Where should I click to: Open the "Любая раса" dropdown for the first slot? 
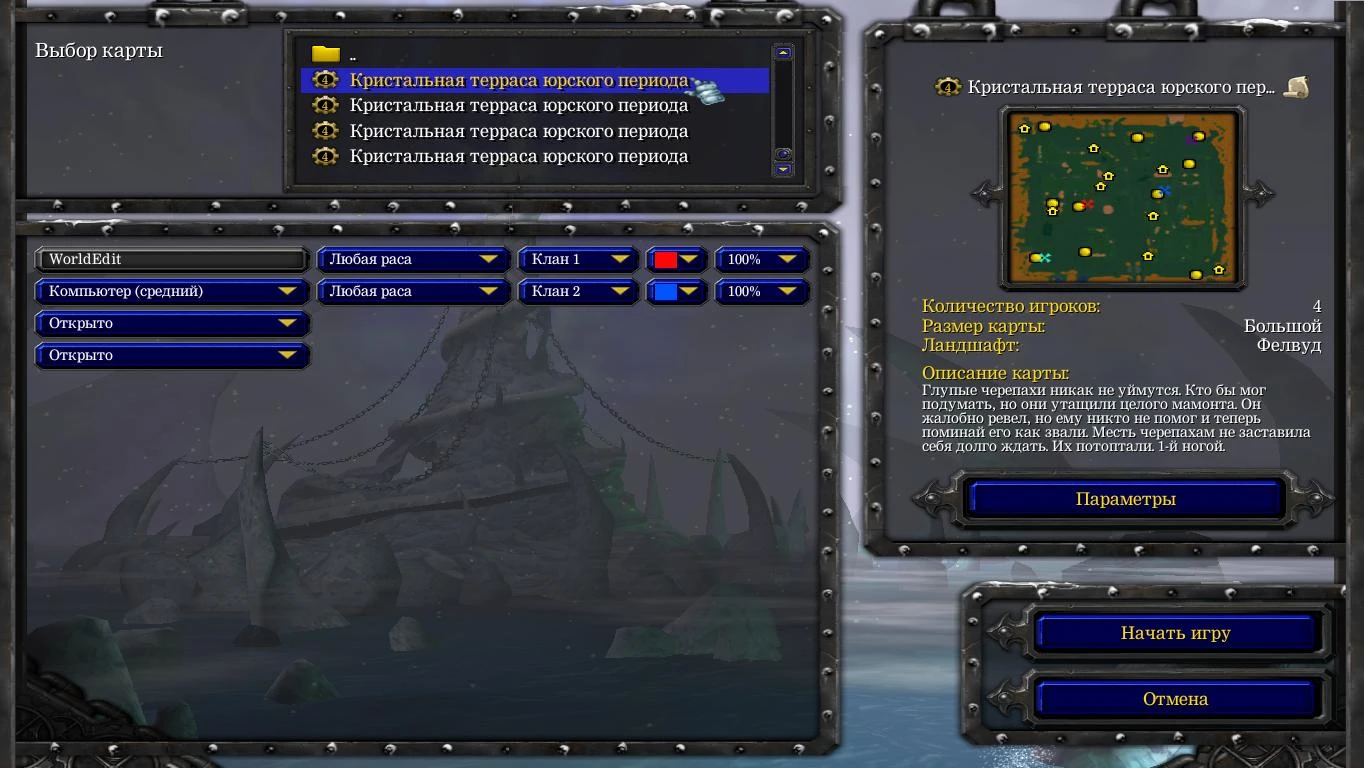click(412, 259)
